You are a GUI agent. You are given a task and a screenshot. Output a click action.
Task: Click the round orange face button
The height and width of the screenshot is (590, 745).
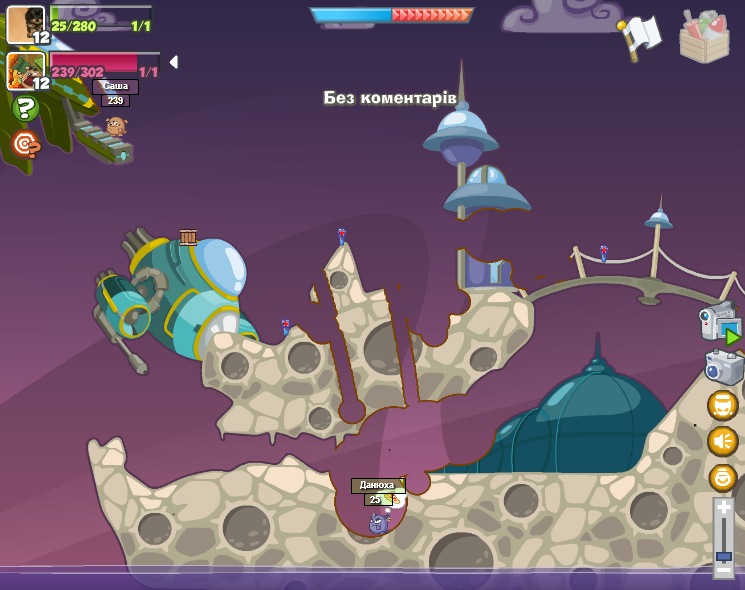(722, 406)
